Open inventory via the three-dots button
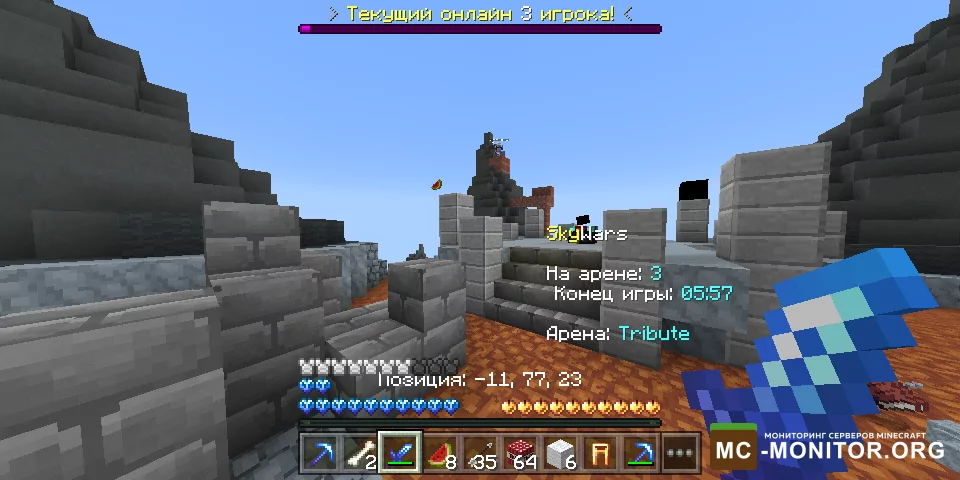The image size is (960, 480). click(683, 454)
